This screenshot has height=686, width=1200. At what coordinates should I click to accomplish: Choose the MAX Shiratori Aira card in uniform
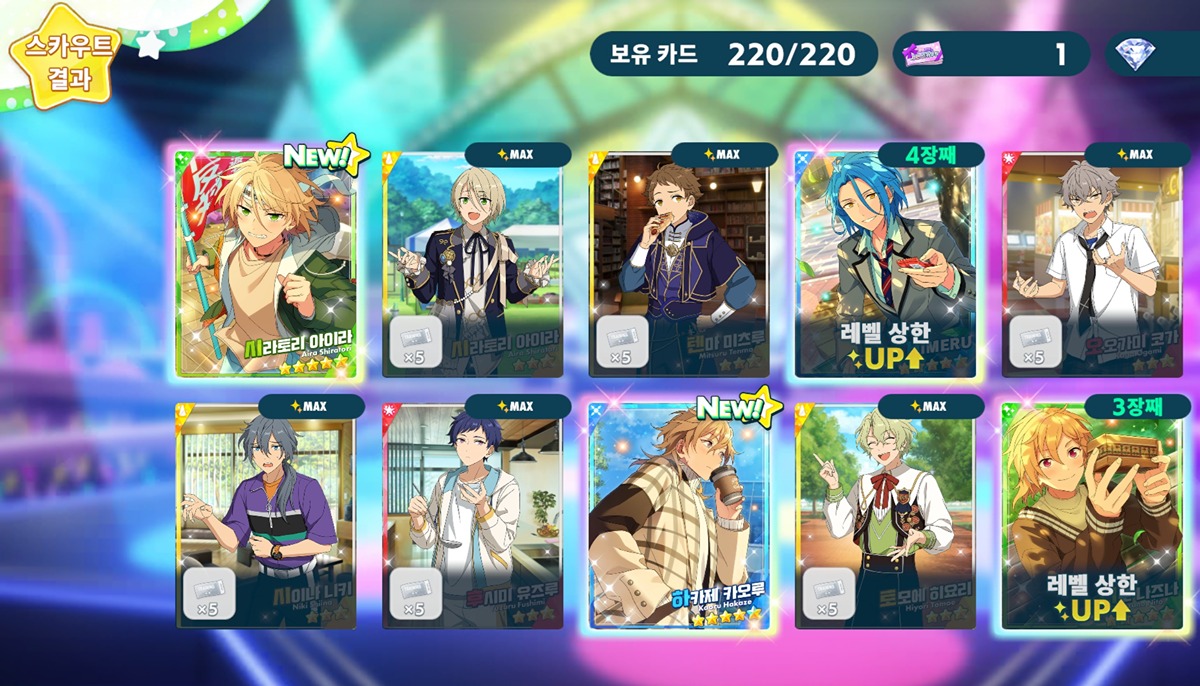[472, 265]
